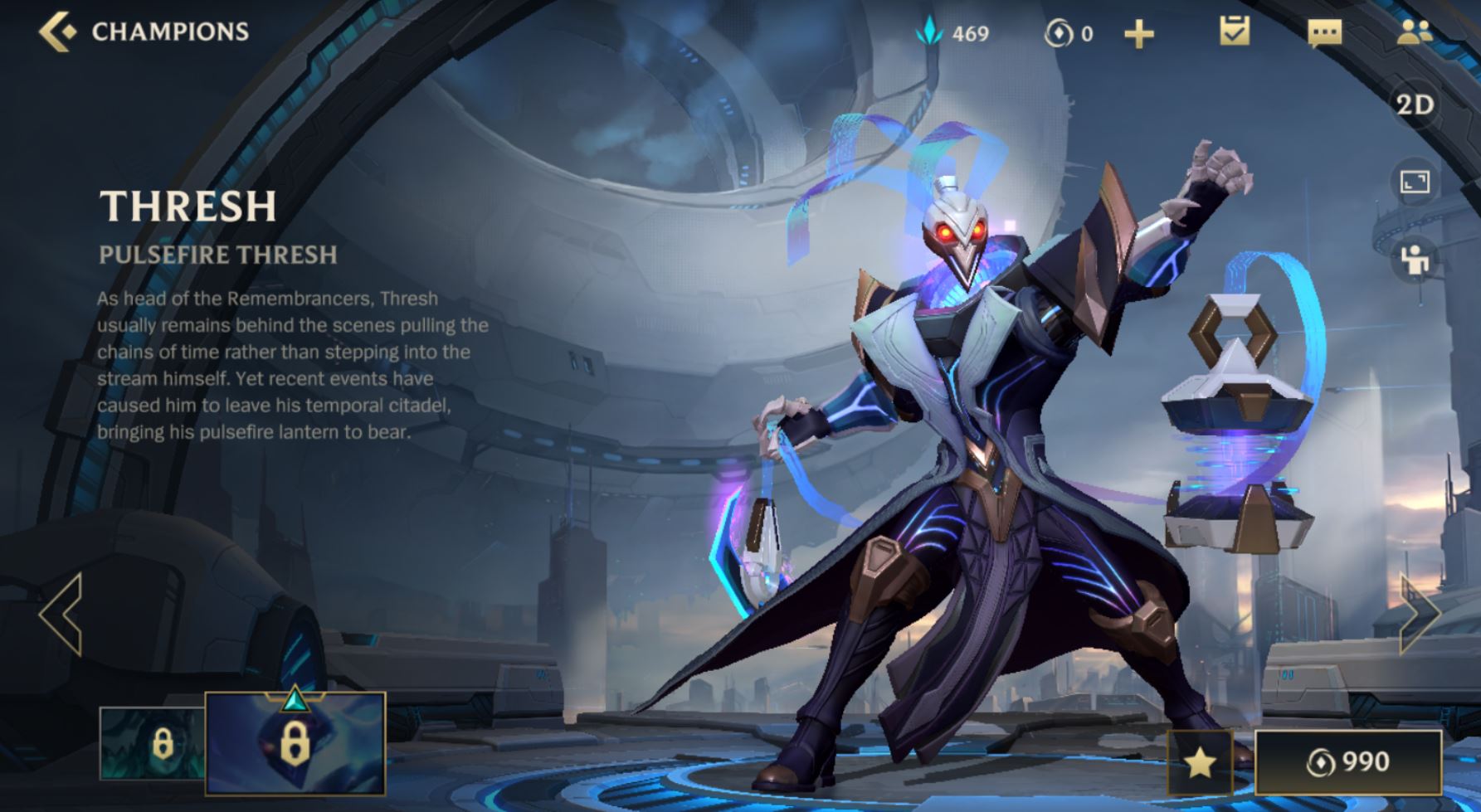The height and width of the screenshot is (812, 1481).
Task: Open the missions clipboard icon
Action: 1234,32
